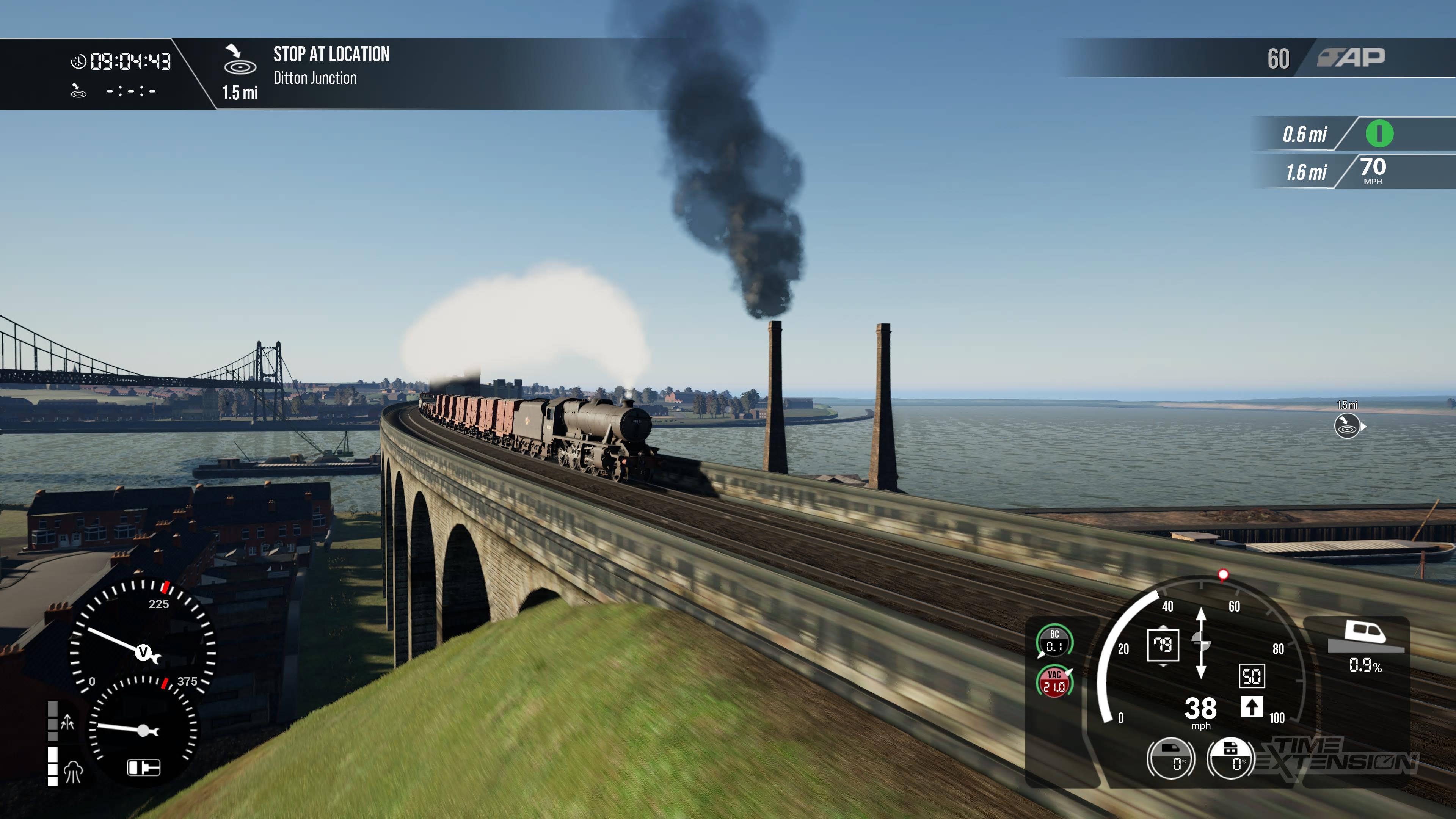Click the cylinder piston icon
This screenshot has width=1456, height=819.
(x=144, y=767)
